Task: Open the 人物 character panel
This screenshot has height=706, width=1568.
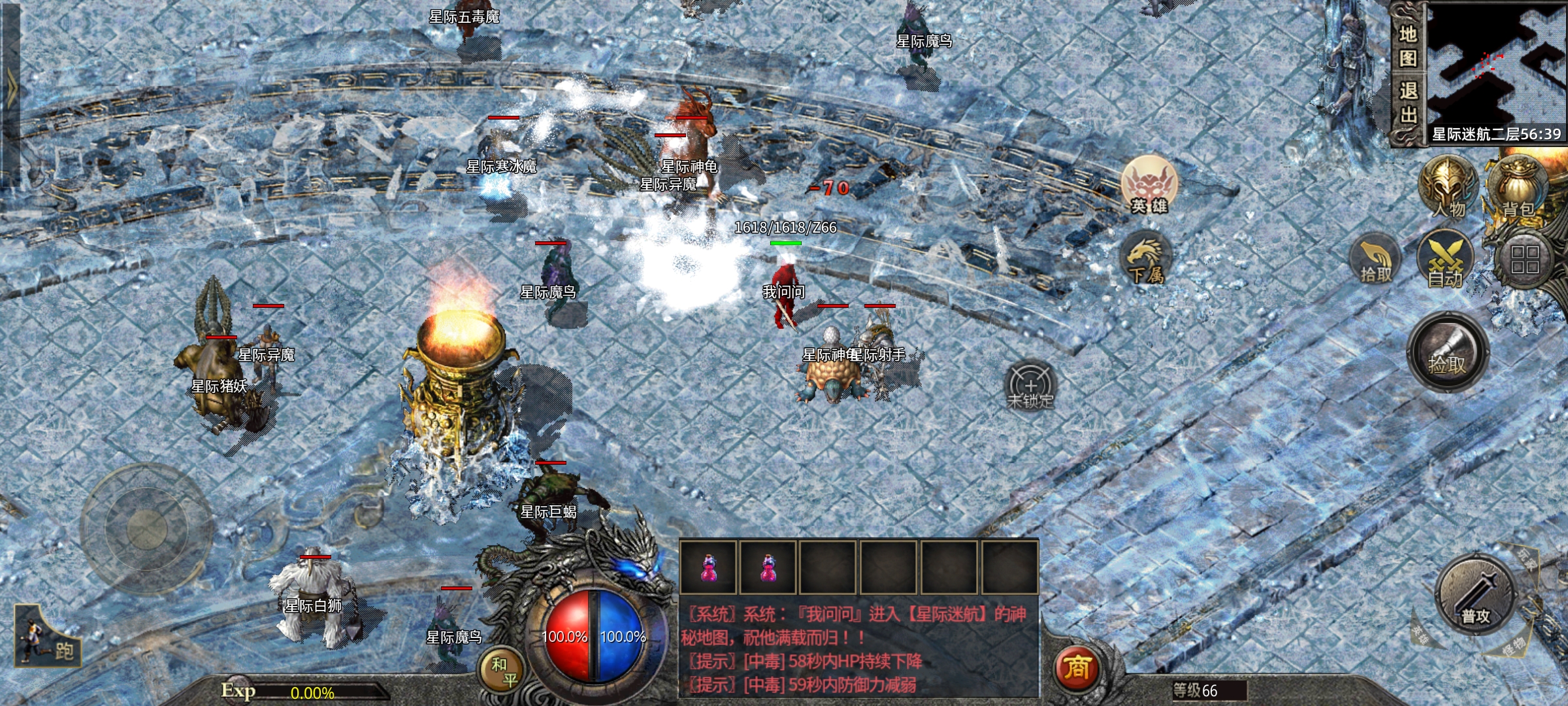Action: pos(1448,188)
